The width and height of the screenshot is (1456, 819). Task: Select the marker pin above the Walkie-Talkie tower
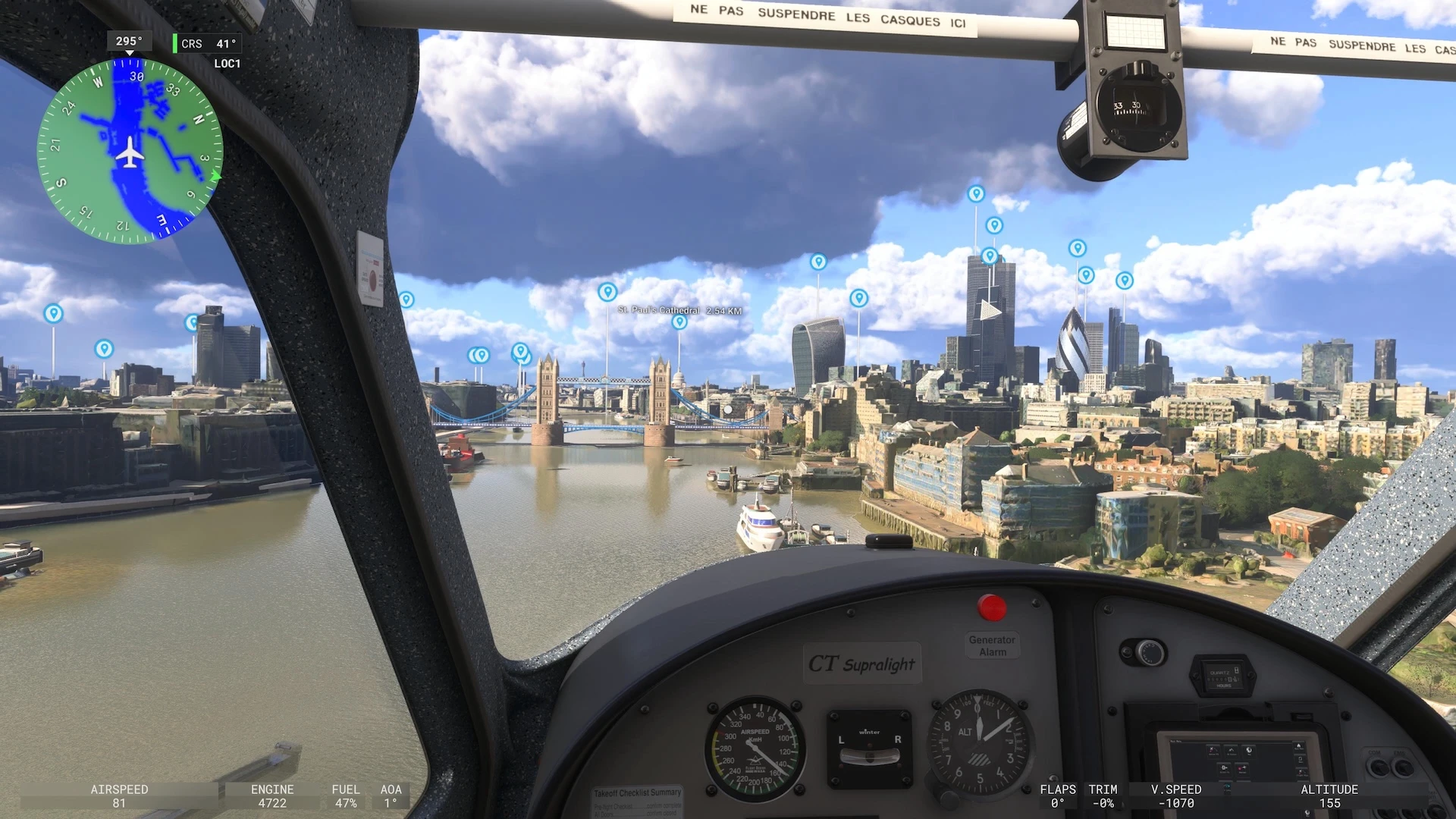817,262
